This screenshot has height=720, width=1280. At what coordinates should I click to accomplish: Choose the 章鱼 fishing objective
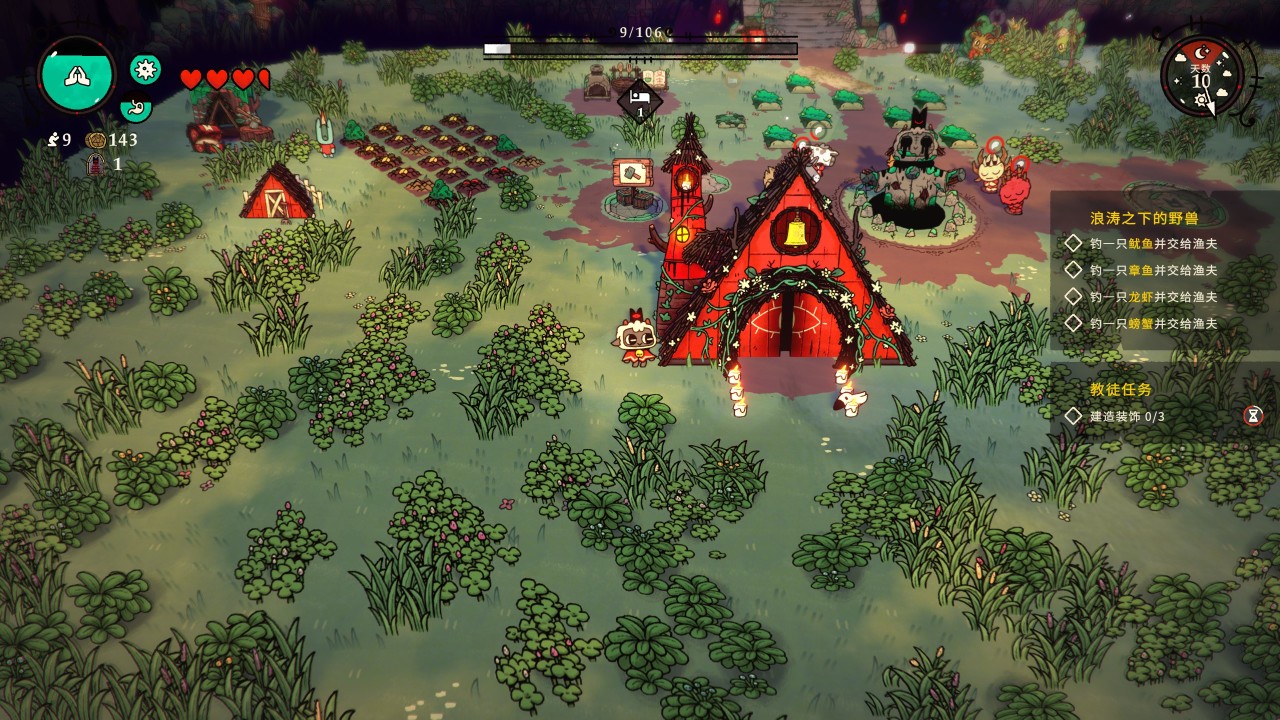pyautogui.click(x=1152, y=270)
